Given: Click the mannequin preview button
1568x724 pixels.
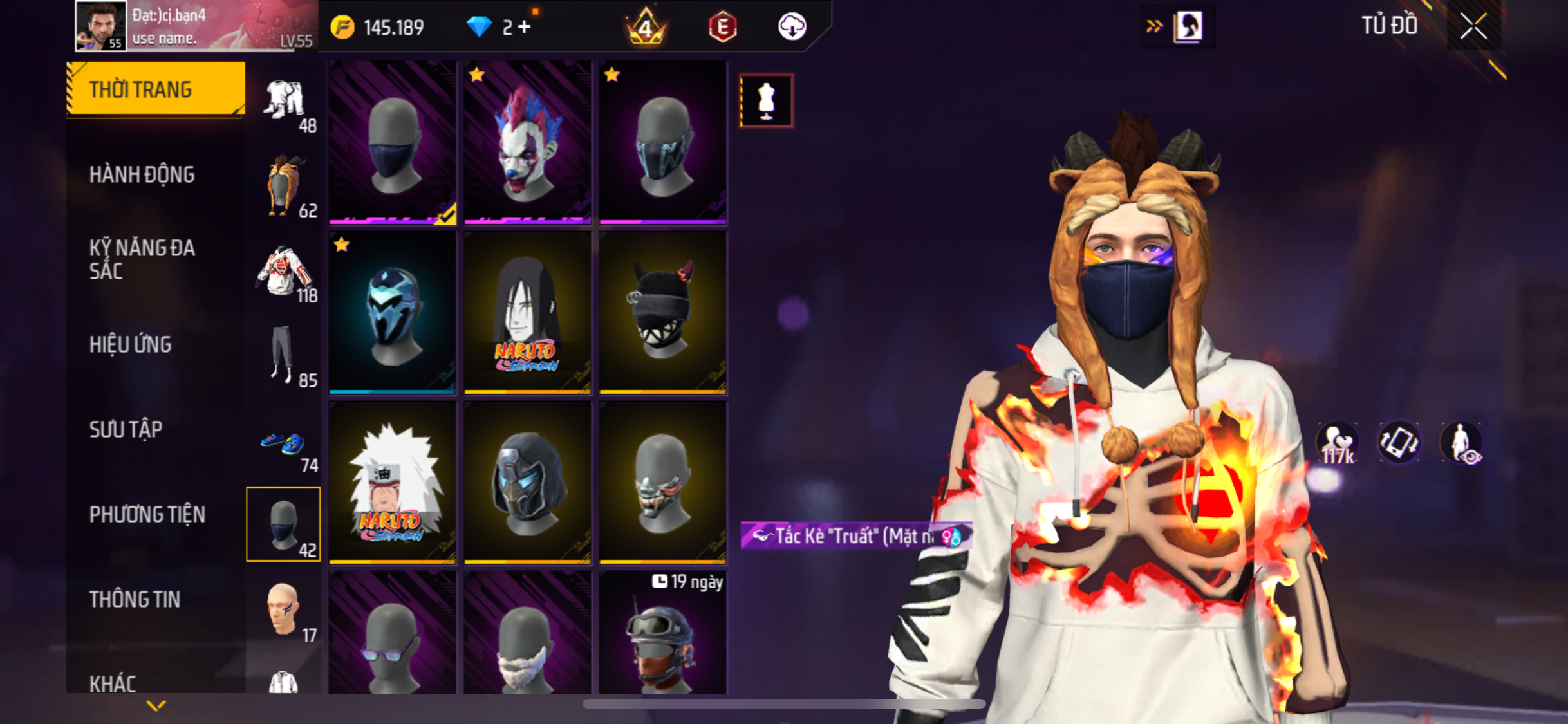Looking at the screenshot, I should pyautogui.click(x=766, y=101).
